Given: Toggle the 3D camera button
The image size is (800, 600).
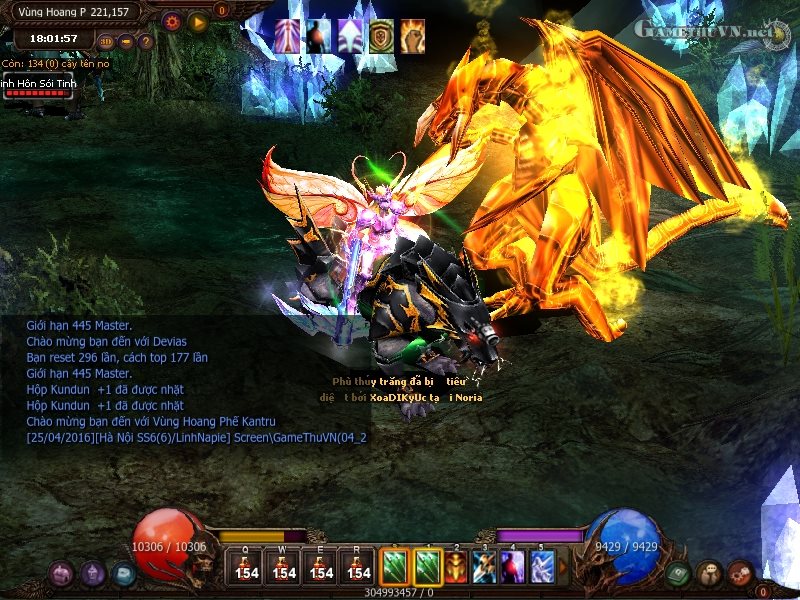Looking at the screenshot, I should pos(107,42).
